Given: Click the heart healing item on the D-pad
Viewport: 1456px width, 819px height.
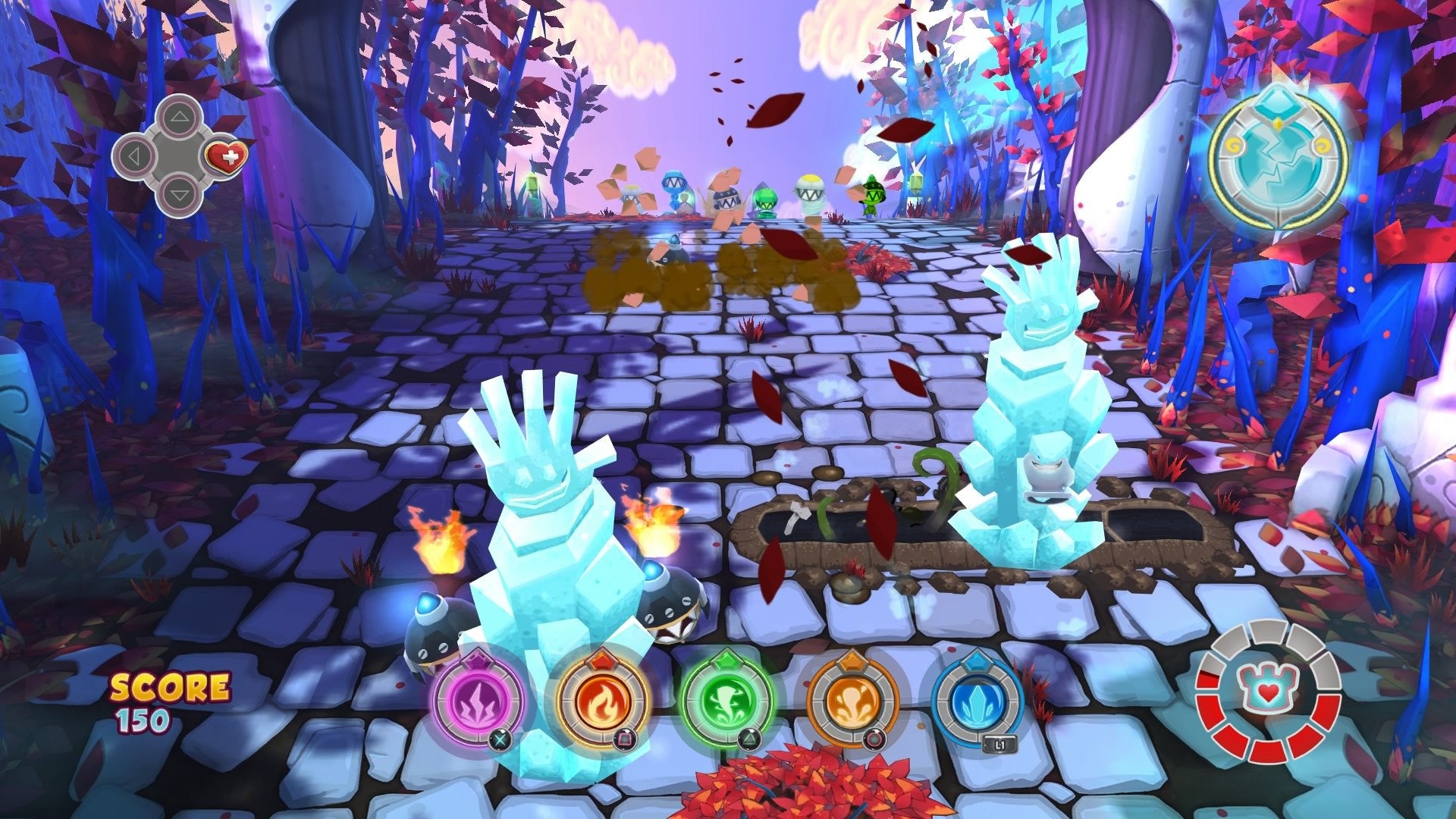Looking at the screenshot, I should coord(226,158).
